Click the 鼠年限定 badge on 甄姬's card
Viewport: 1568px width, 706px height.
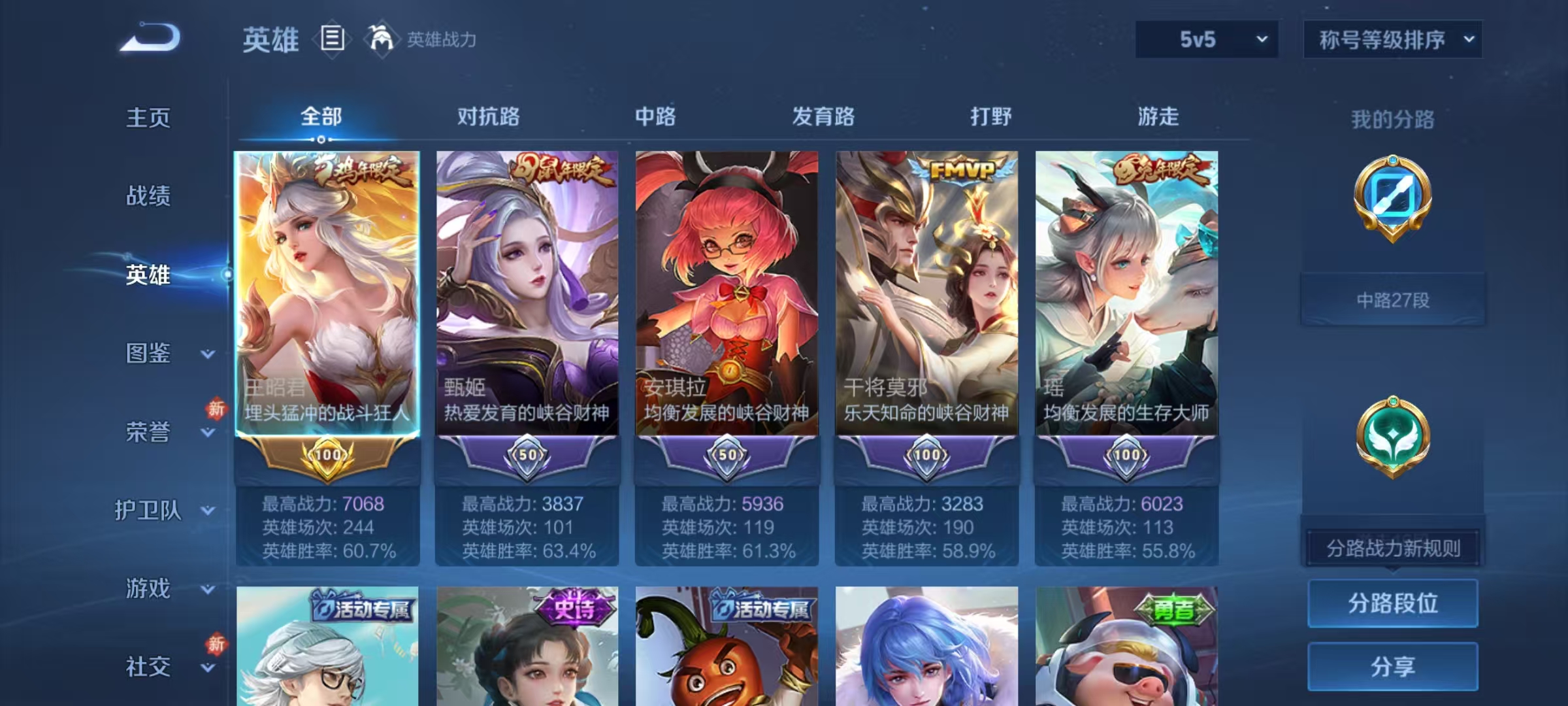point(563,167)
